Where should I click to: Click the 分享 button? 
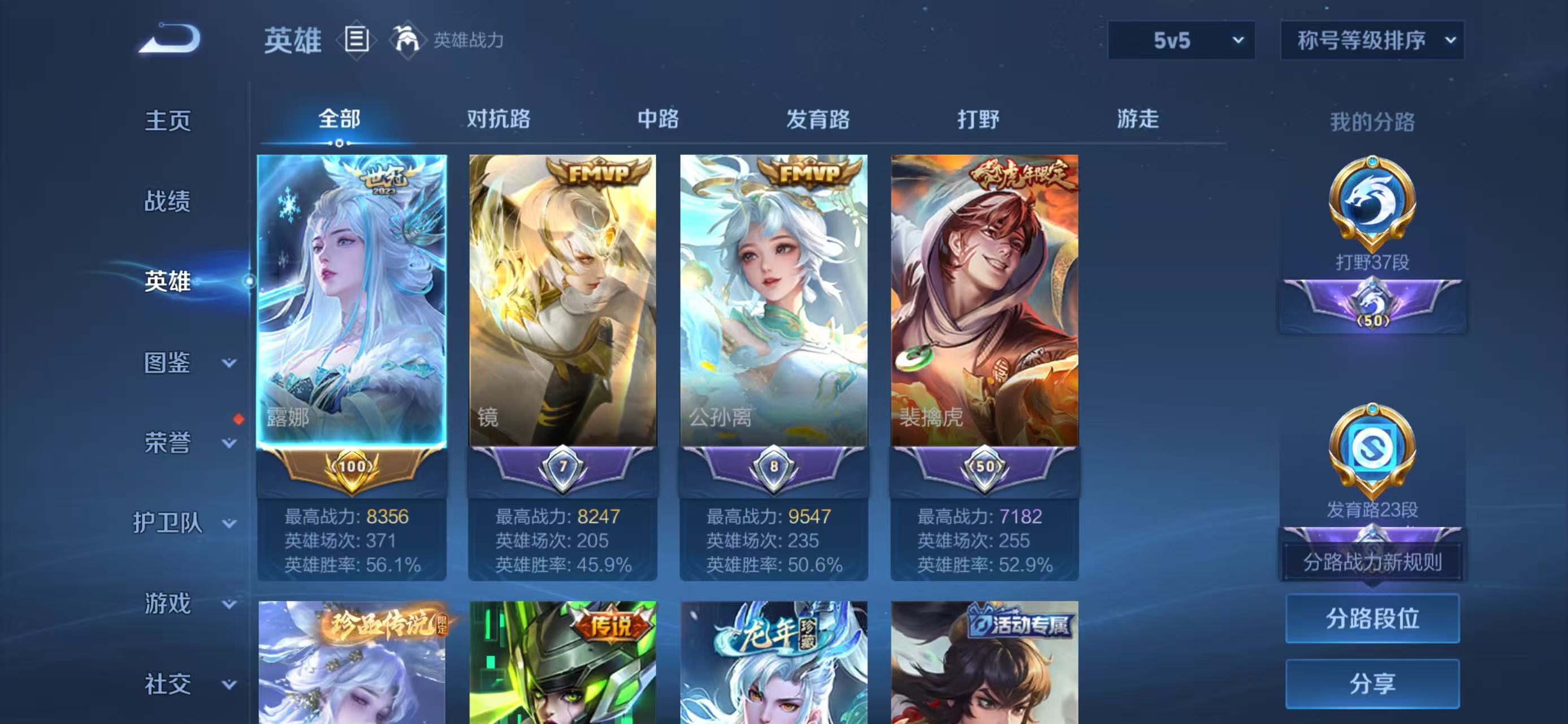click(x=1371, y=682)
